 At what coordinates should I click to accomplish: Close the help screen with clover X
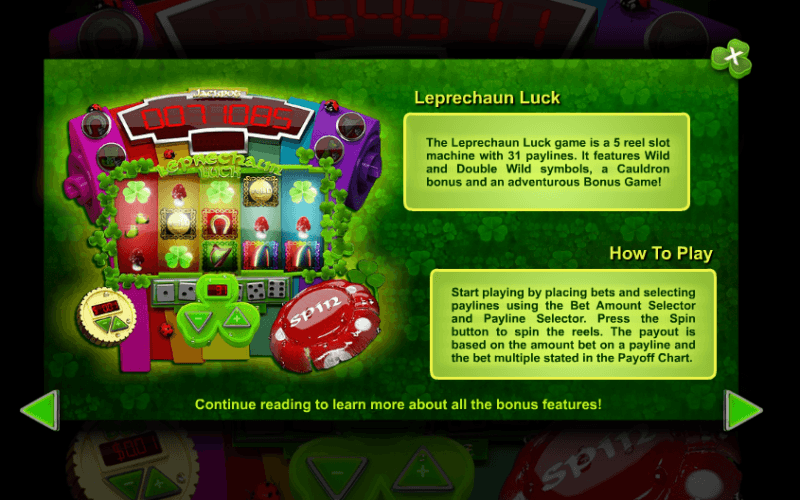pyautogui.click(x=731, y=58)
